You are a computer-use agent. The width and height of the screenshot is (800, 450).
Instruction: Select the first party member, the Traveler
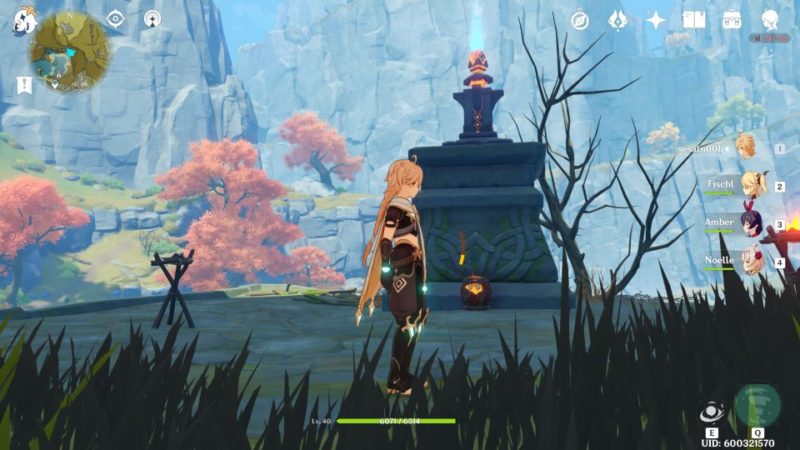click(745, 148)
